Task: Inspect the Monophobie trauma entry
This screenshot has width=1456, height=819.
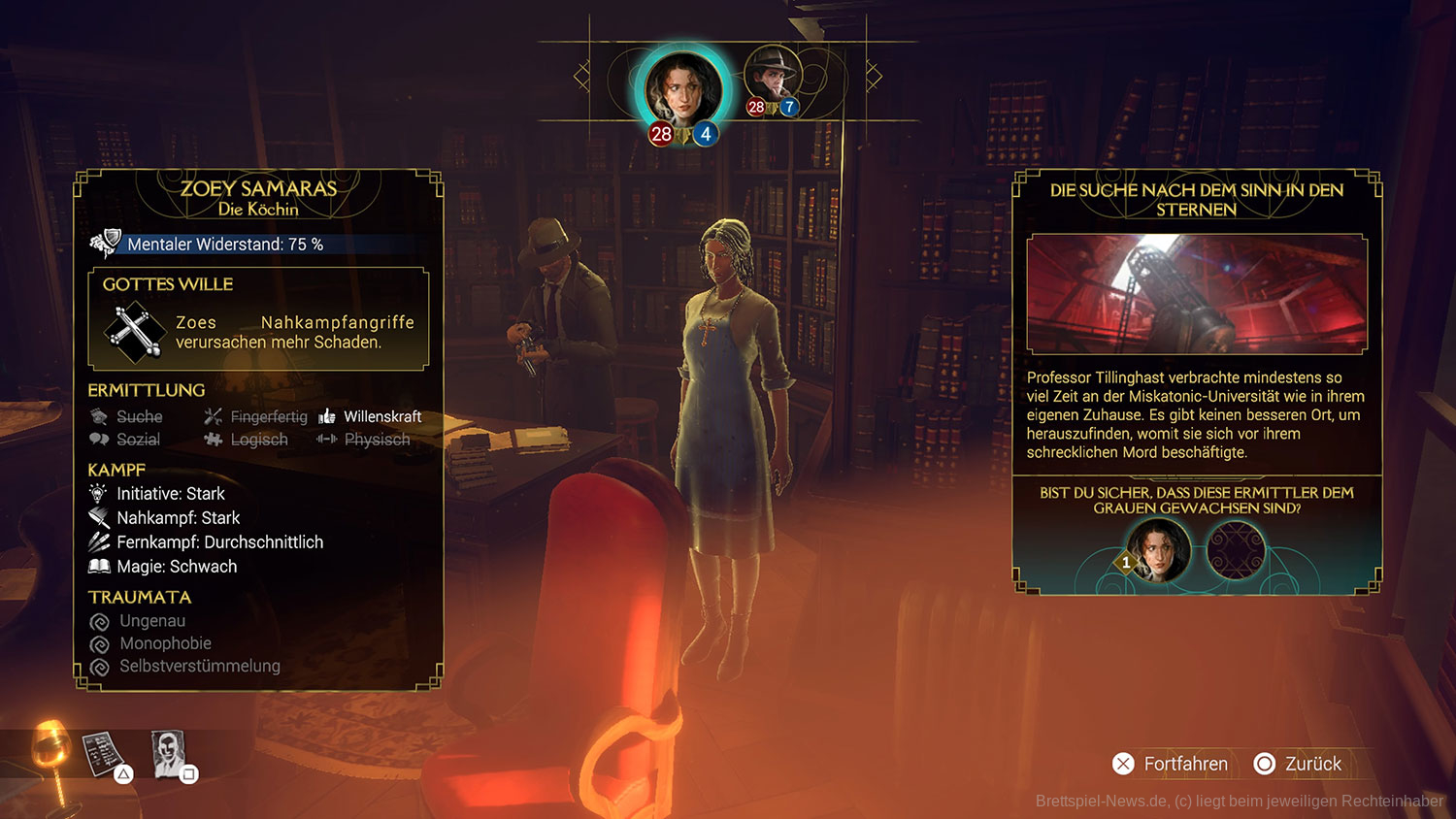Action: click(x=164, y=643)
